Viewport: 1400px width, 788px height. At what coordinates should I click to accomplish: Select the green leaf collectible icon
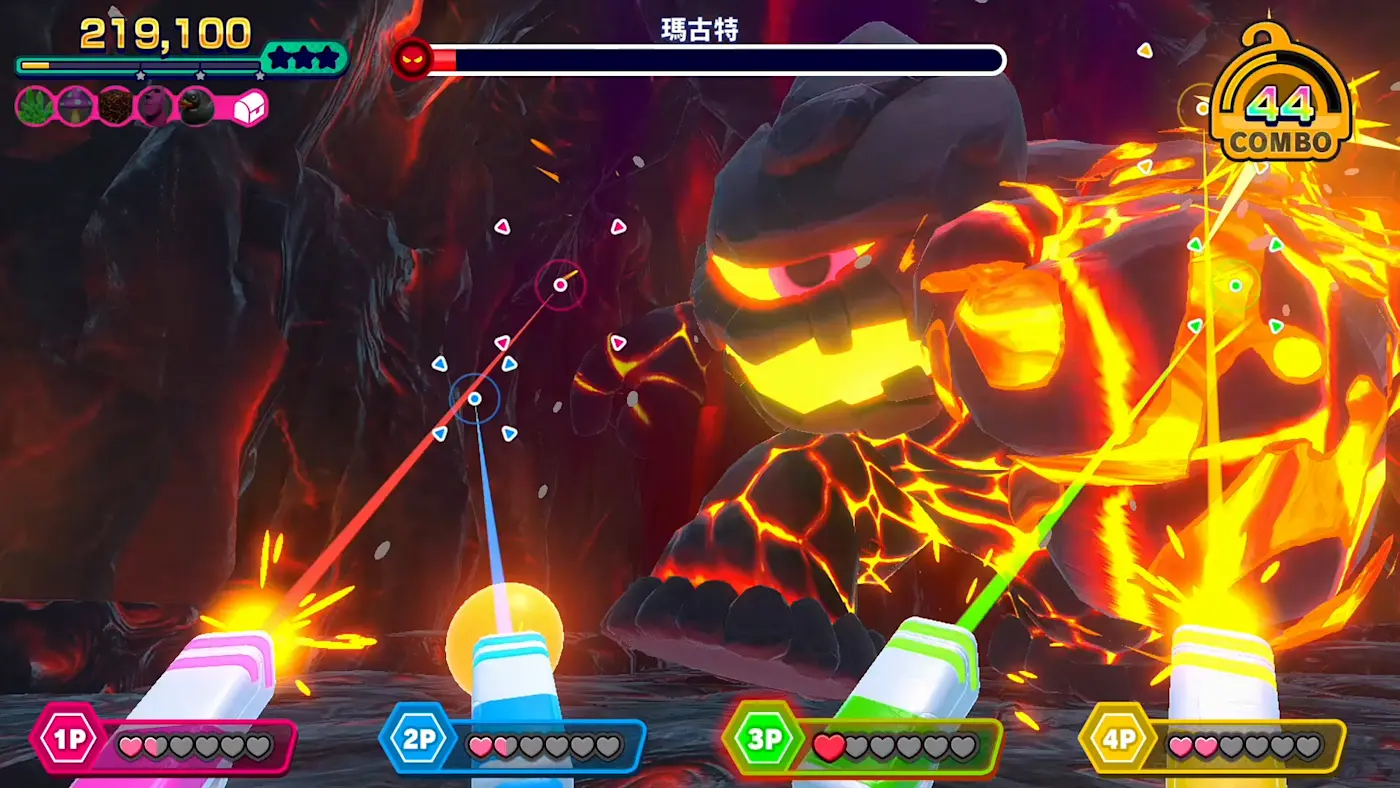(36, 106)
